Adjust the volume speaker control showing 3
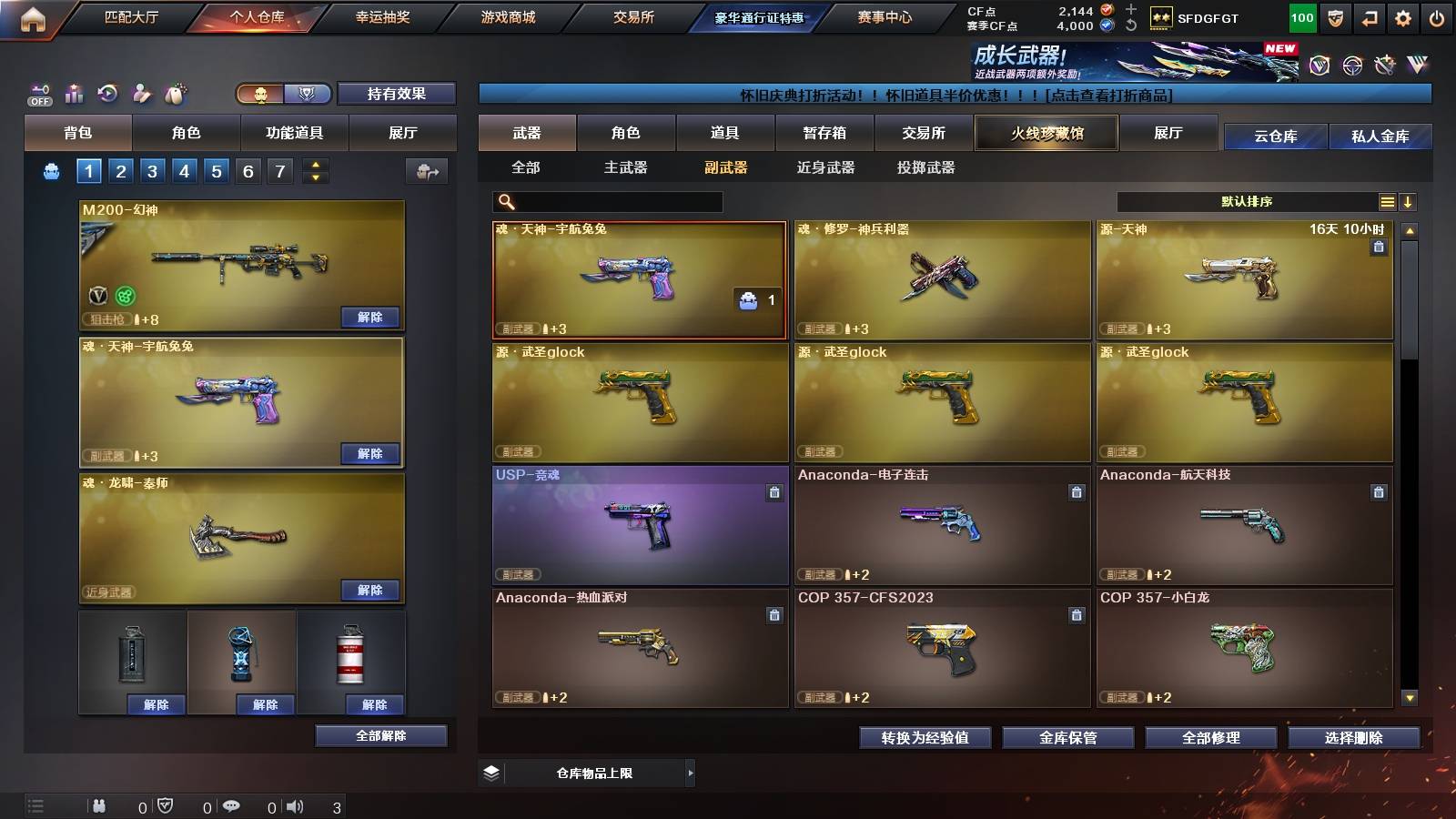Image resolution: width=1456 pixels, height=819 pixels. tap(294, 806)
